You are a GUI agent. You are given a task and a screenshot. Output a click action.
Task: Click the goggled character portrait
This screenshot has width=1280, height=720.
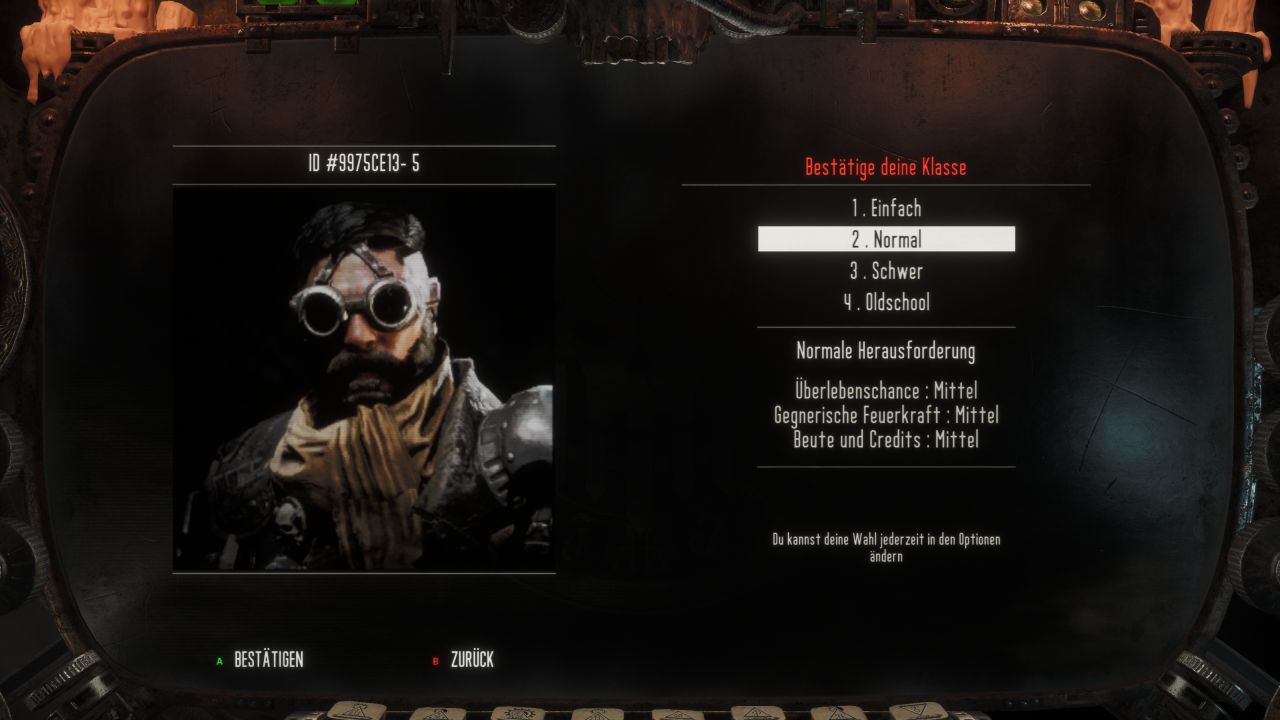click(x=364, y=378)
